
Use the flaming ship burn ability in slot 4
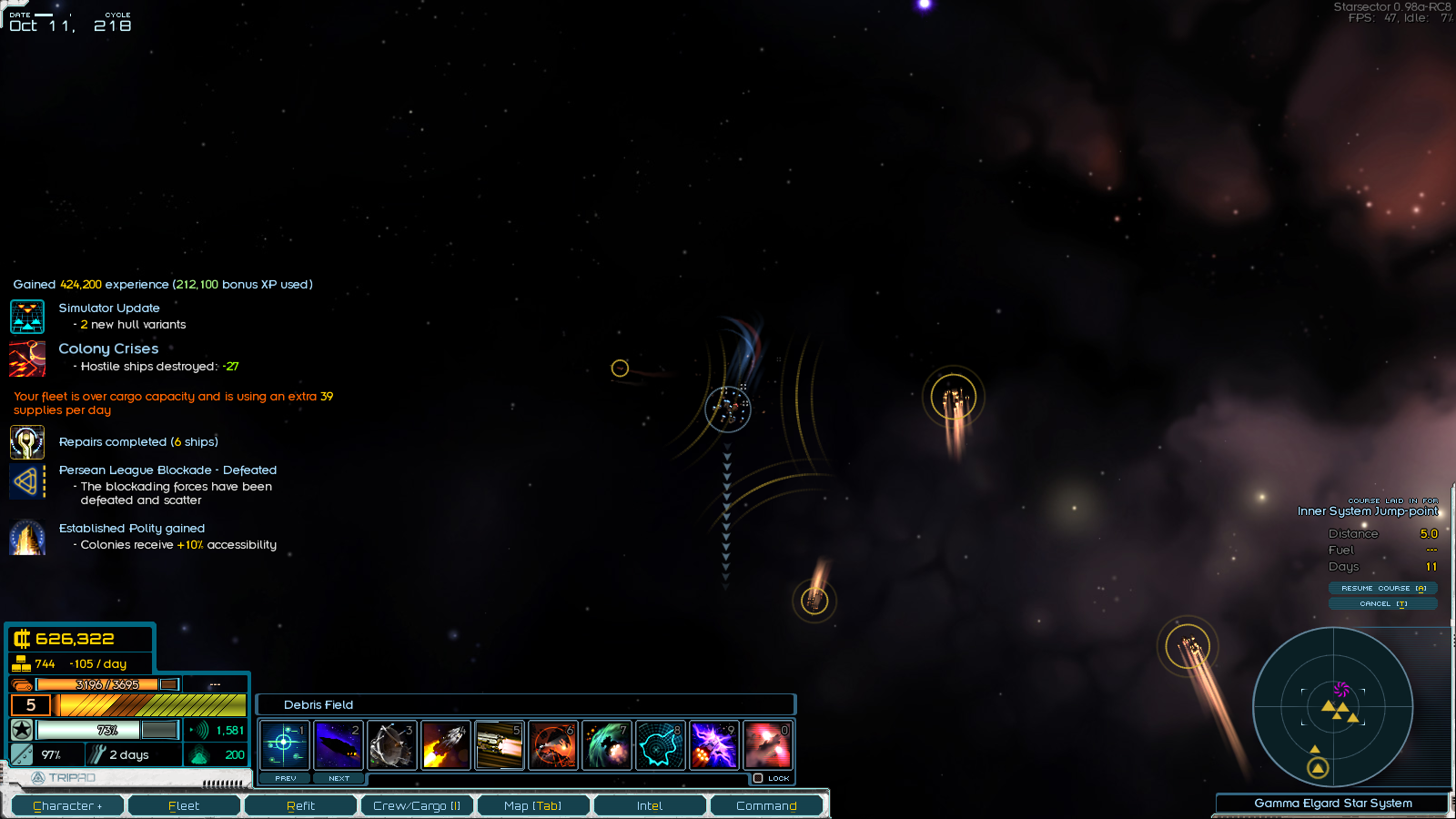446,745
